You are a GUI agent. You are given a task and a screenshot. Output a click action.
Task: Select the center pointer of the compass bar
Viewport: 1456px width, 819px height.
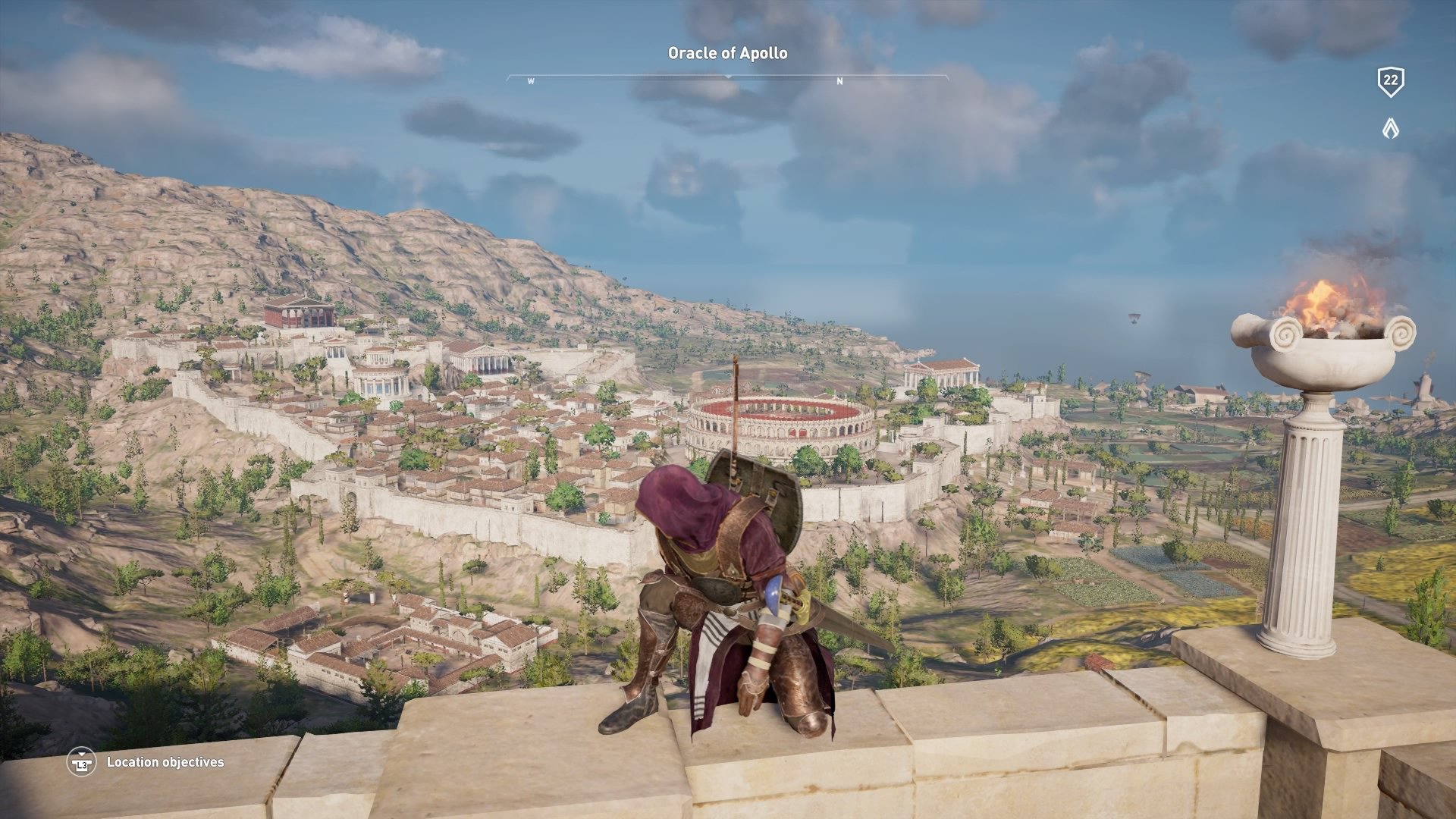pos(728,76)
